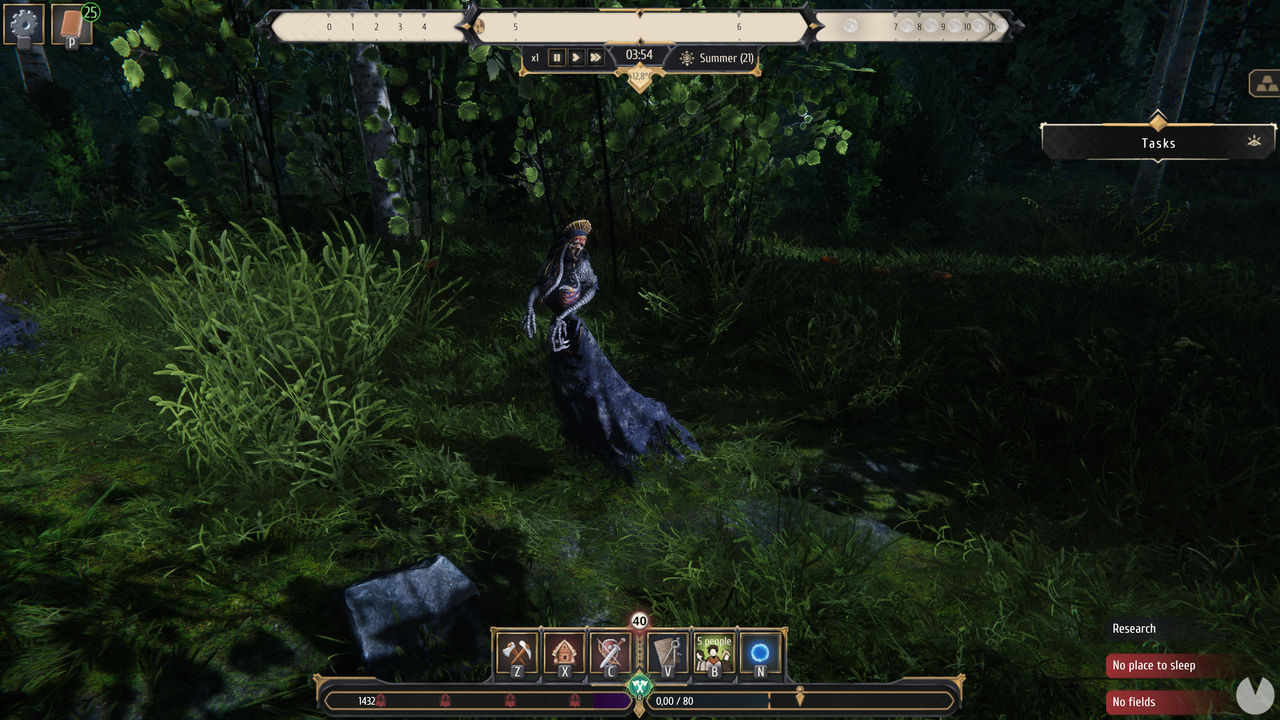Screen dimensions: 1280x720
Task: Toggle the eye icon on Tasks panel
Action: click(x=1254, y=142)
